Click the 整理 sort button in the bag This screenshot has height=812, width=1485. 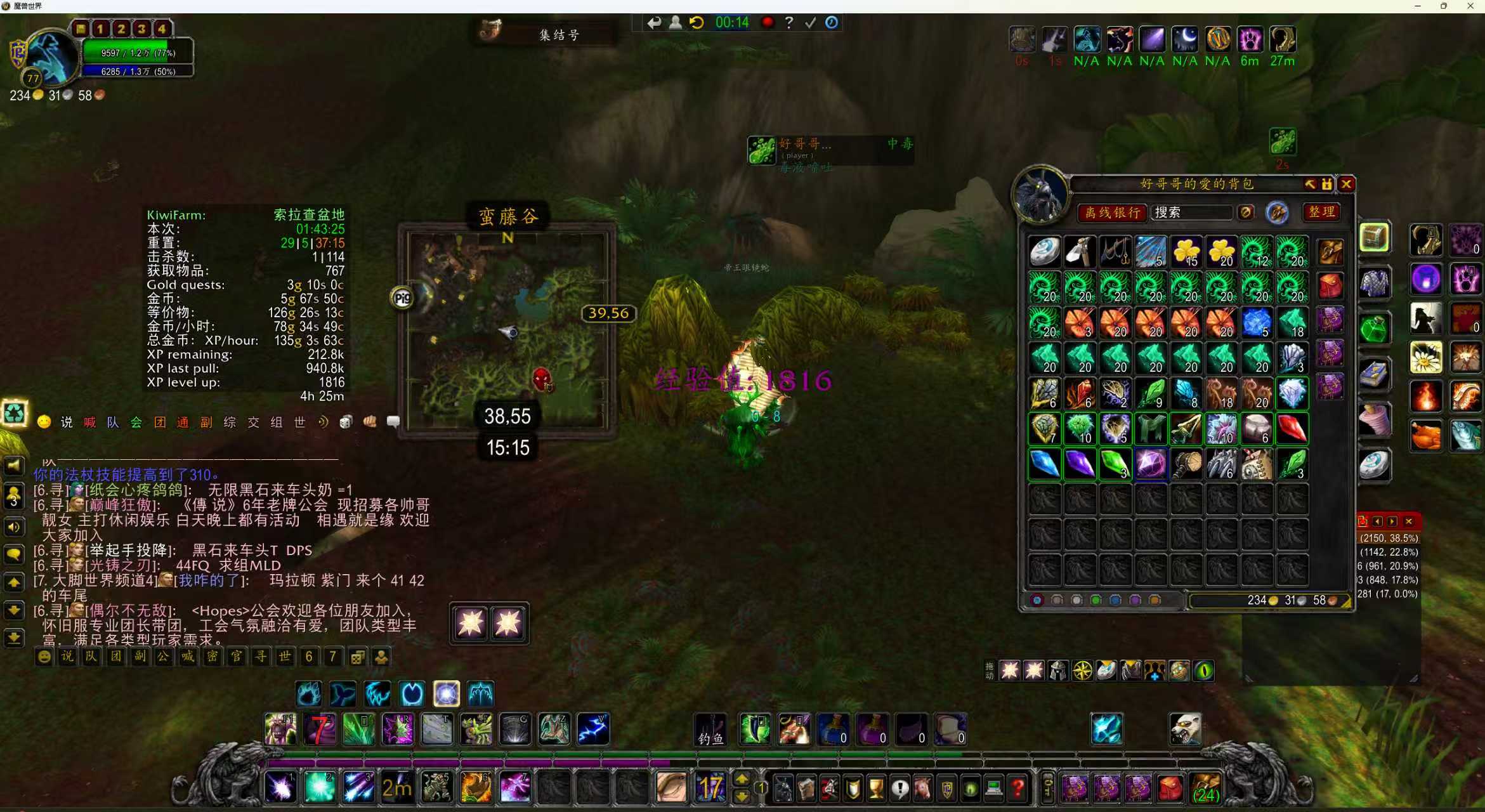pyautogui.click(x=1321, y=212)
